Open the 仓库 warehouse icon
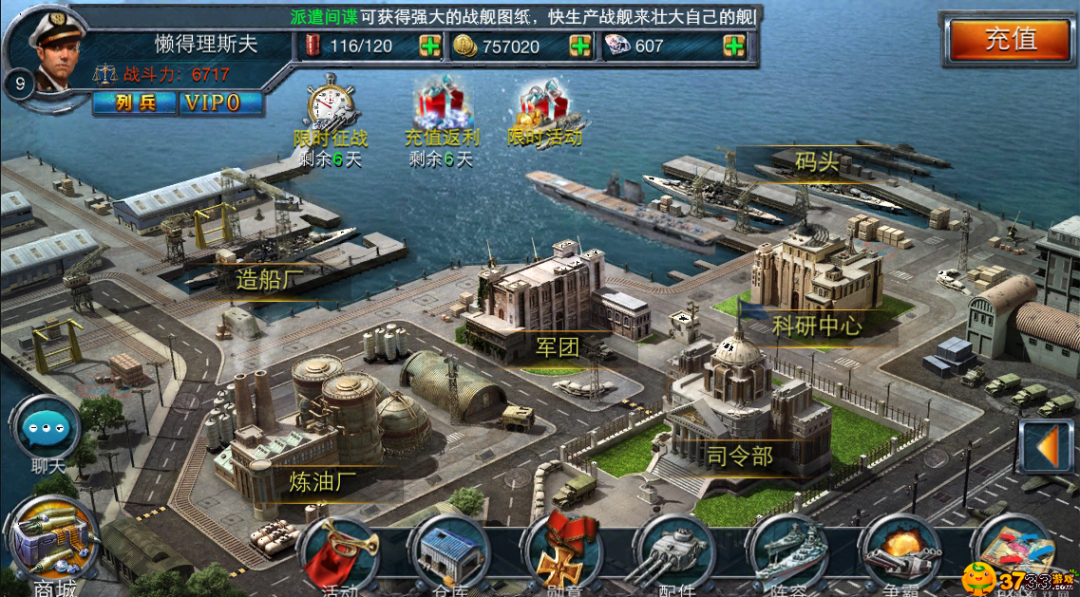Screen dimensions: 1080x597 click(448, 554)
